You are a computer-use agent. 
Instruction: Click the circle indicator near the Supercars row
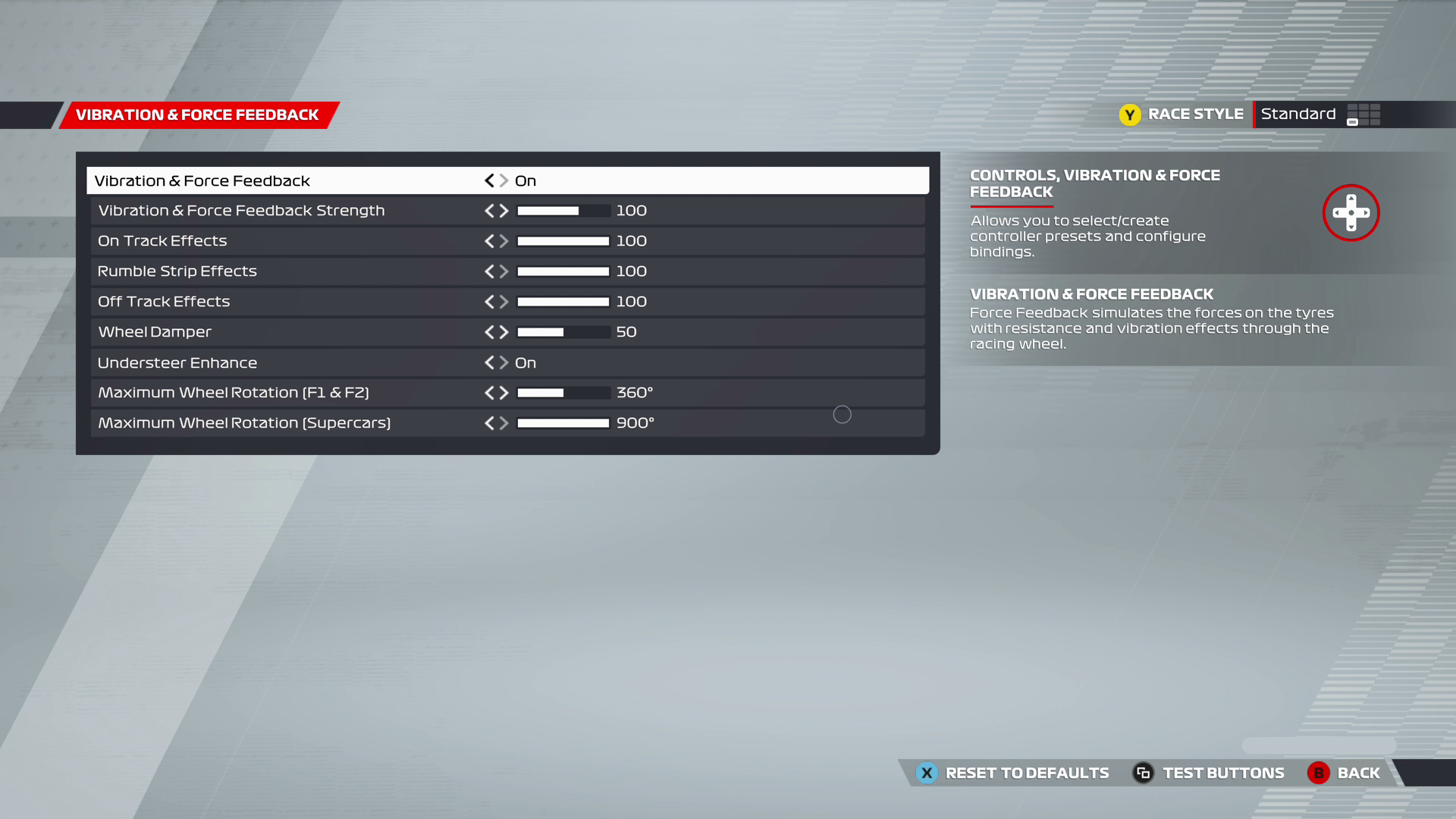tap(842, 415)
